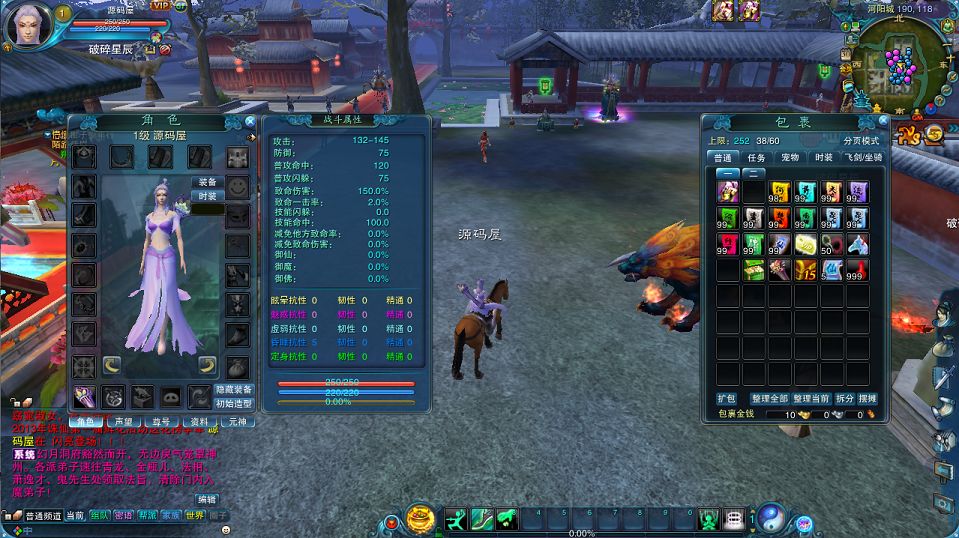
Task: Switch to the 声望 character tab
Action: point(124,422)
